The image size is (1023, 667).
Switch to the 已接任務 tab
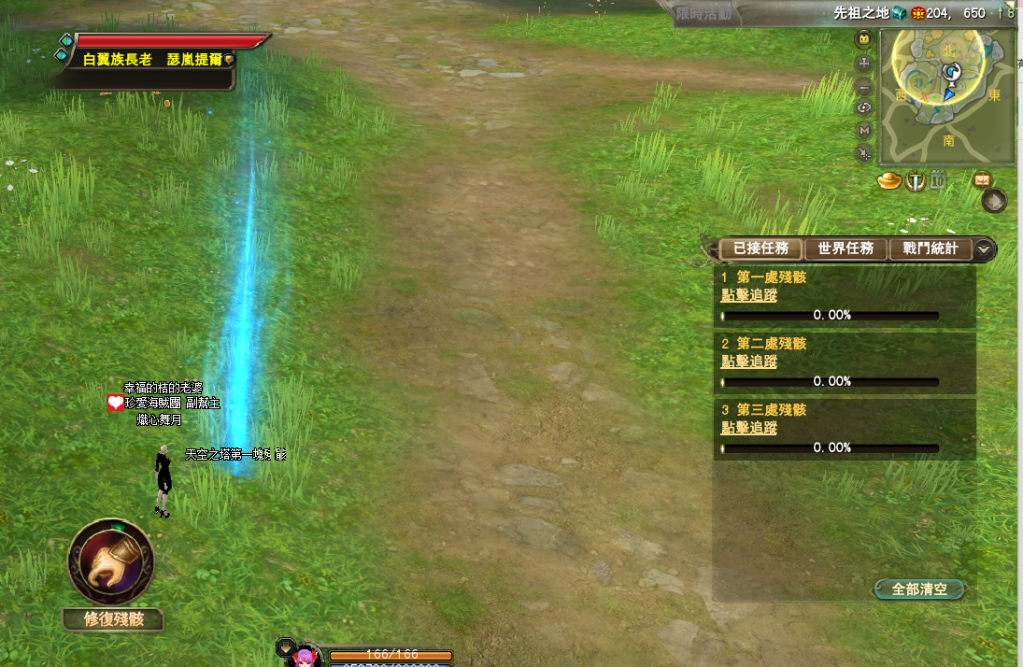(x=761, y=249)
